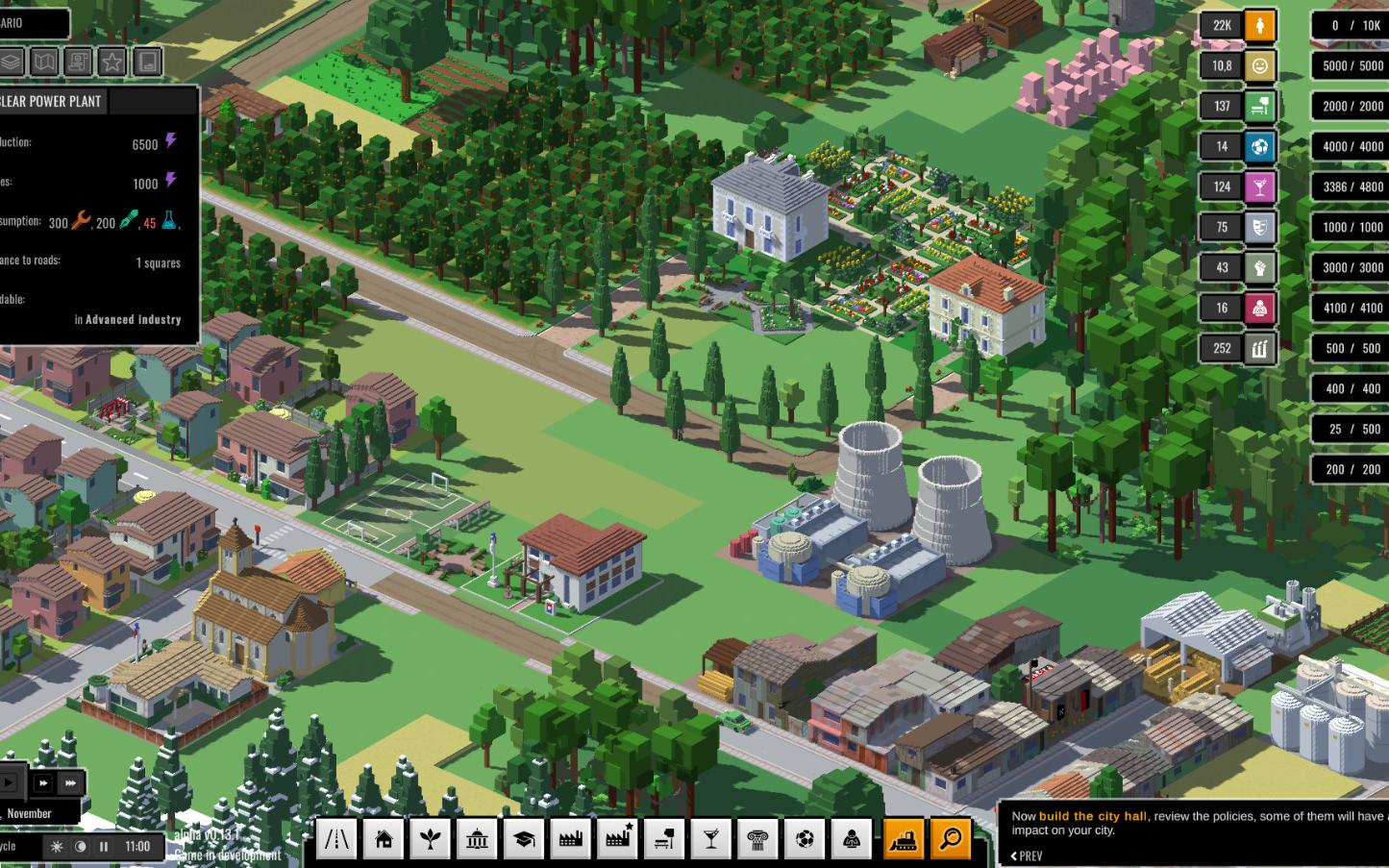Select the starred advanced industry category
Image resolution: width=1389 pixels, height=868 pixels.
(617, 840)
